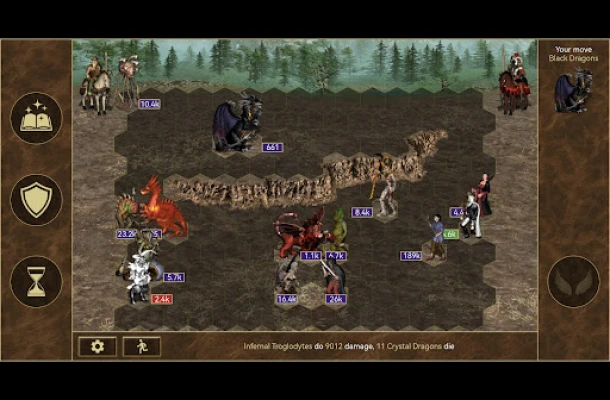
Task: Open settings with the gear button
Action: 97,346
